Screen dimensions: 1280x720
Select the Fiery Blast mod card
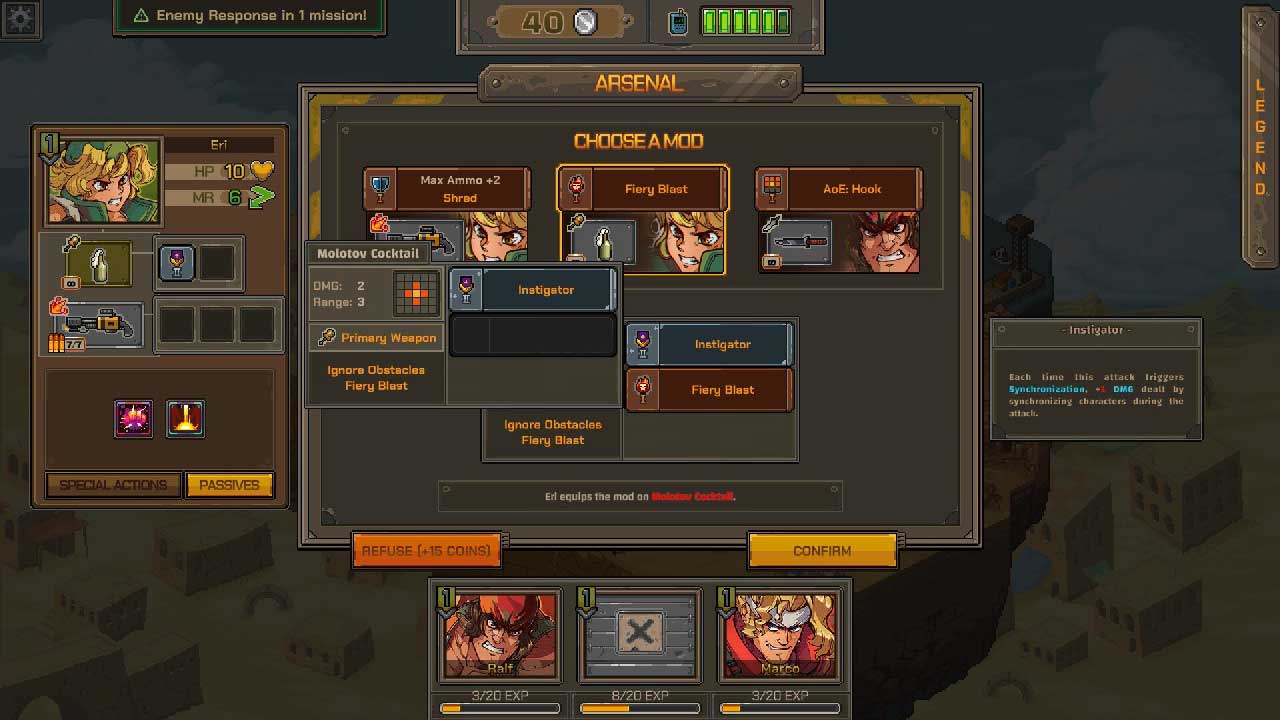click(x=643, y=218)
